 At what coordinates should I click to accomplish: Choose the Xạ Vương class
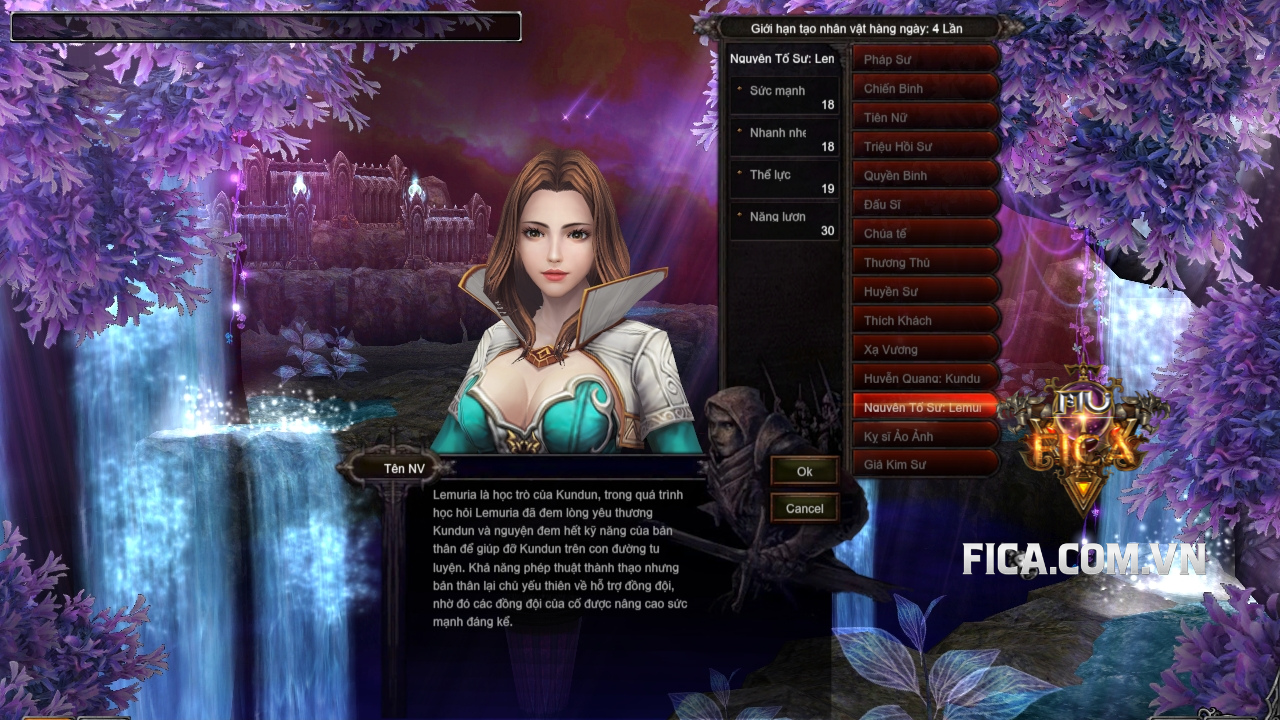pyautogui.click(x=925, y=350)
